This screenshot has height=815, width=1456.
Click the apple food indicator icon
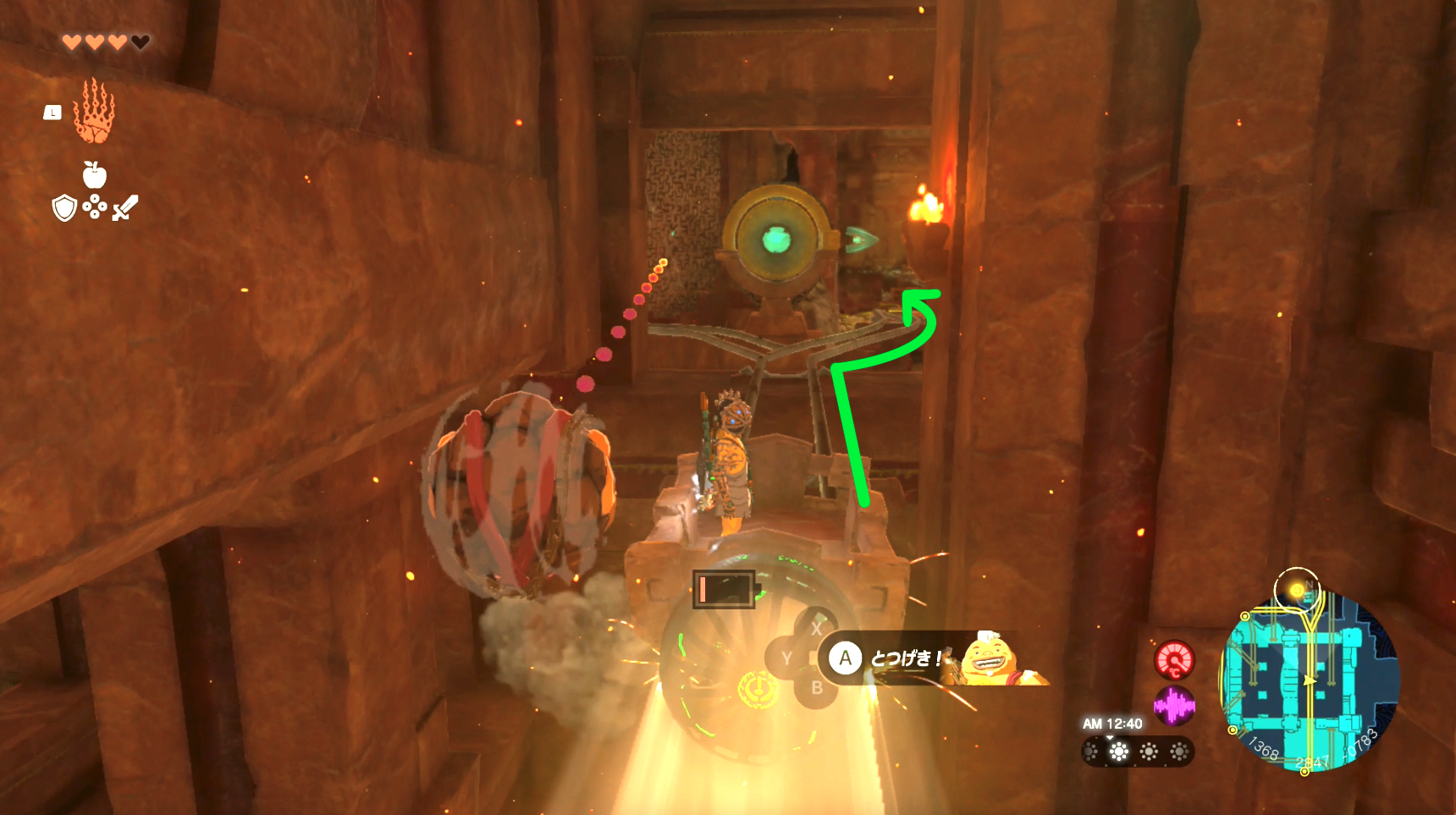[94, 176]
